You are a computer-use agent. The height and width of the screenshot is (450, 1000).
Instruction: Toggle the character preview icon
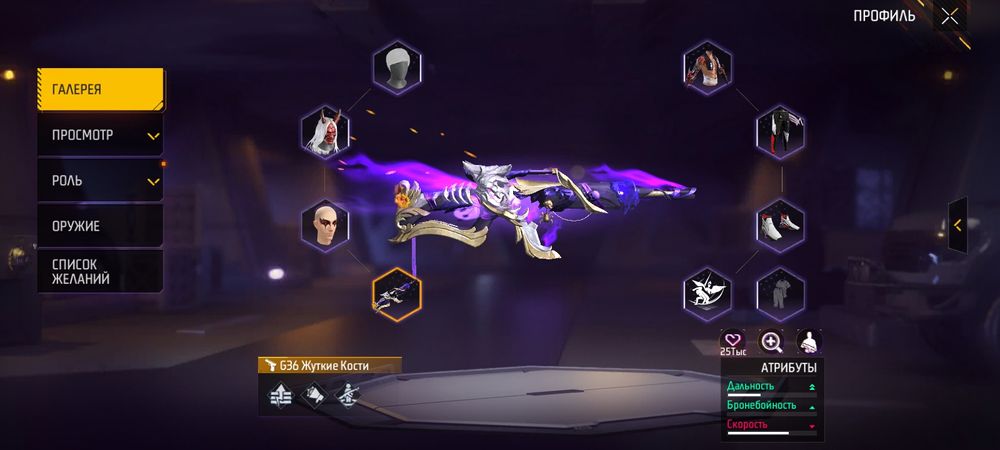point(807,342)
